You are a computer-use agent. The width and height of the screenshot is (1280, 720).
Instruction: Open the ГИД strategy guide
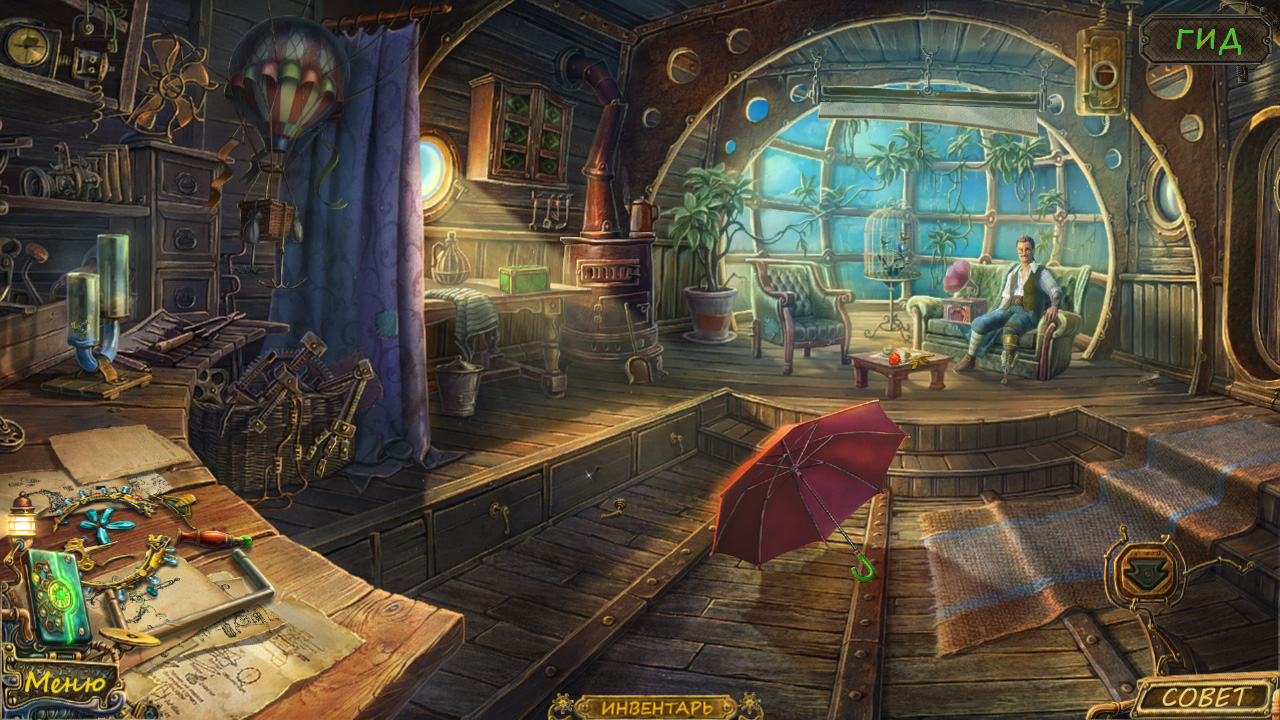1208,40
